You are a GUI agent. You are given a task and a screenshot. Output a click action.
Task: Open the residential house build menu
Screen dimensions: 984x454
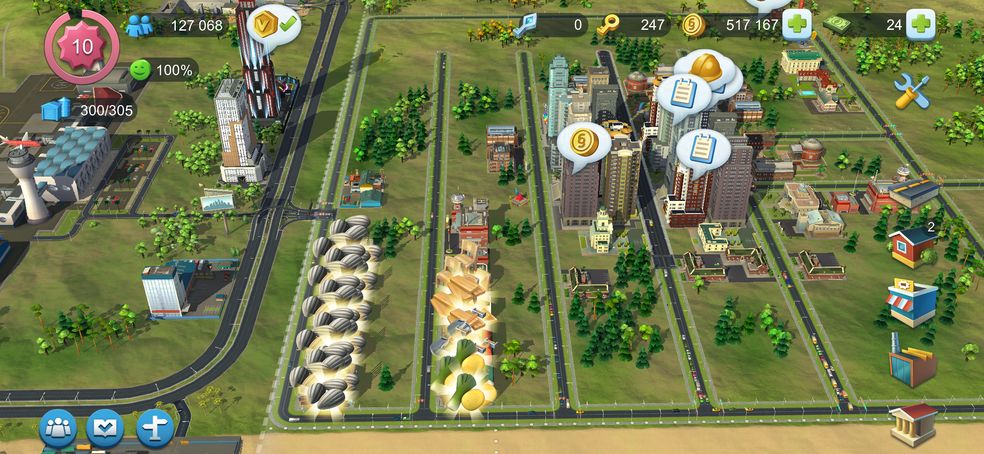pyautogui.click(x=912, y=246)
